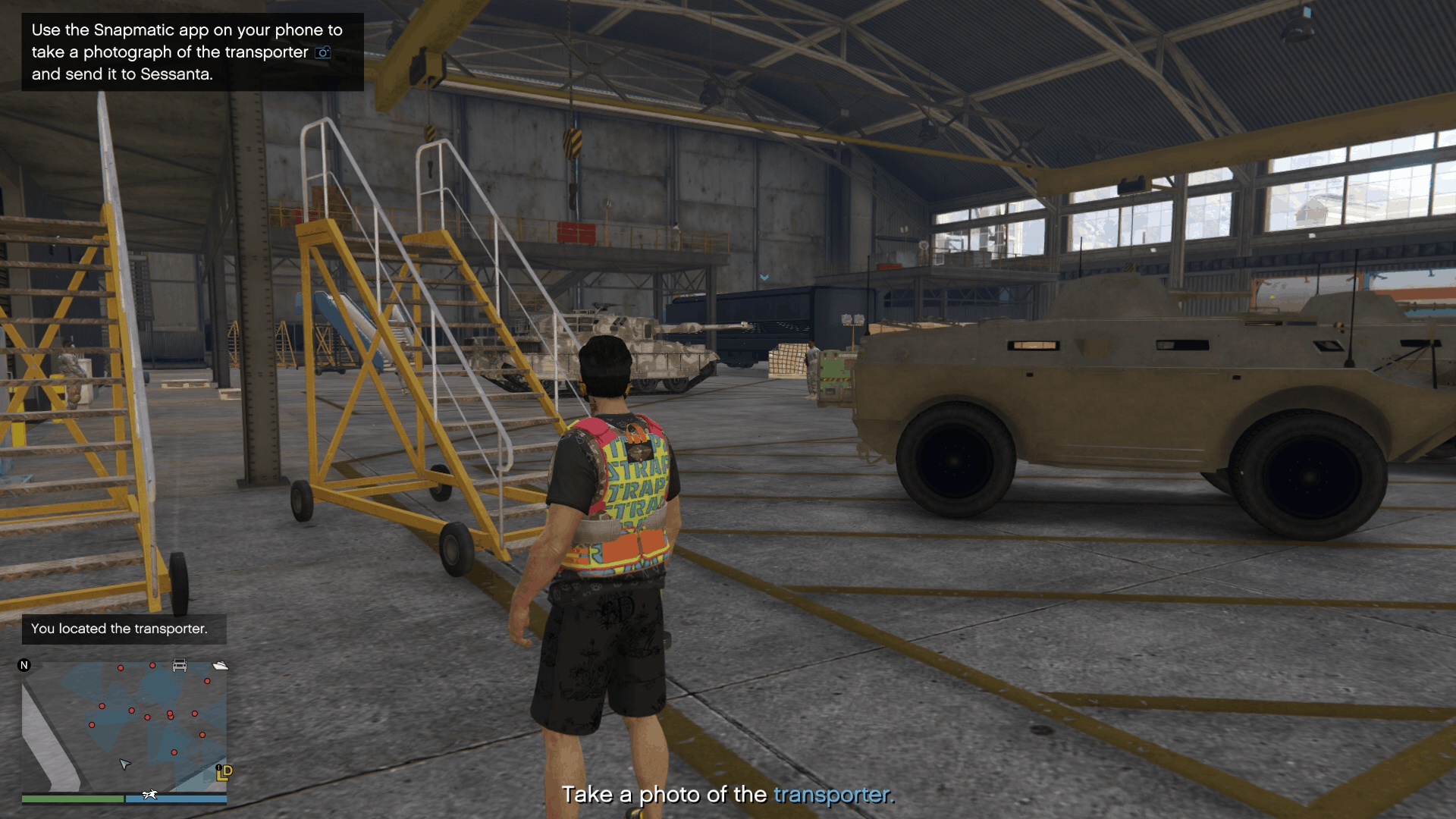Viewport: 1456px width, 819px height.
Task: Select the North compass marker on the minimap
Action: pos(24,666)
